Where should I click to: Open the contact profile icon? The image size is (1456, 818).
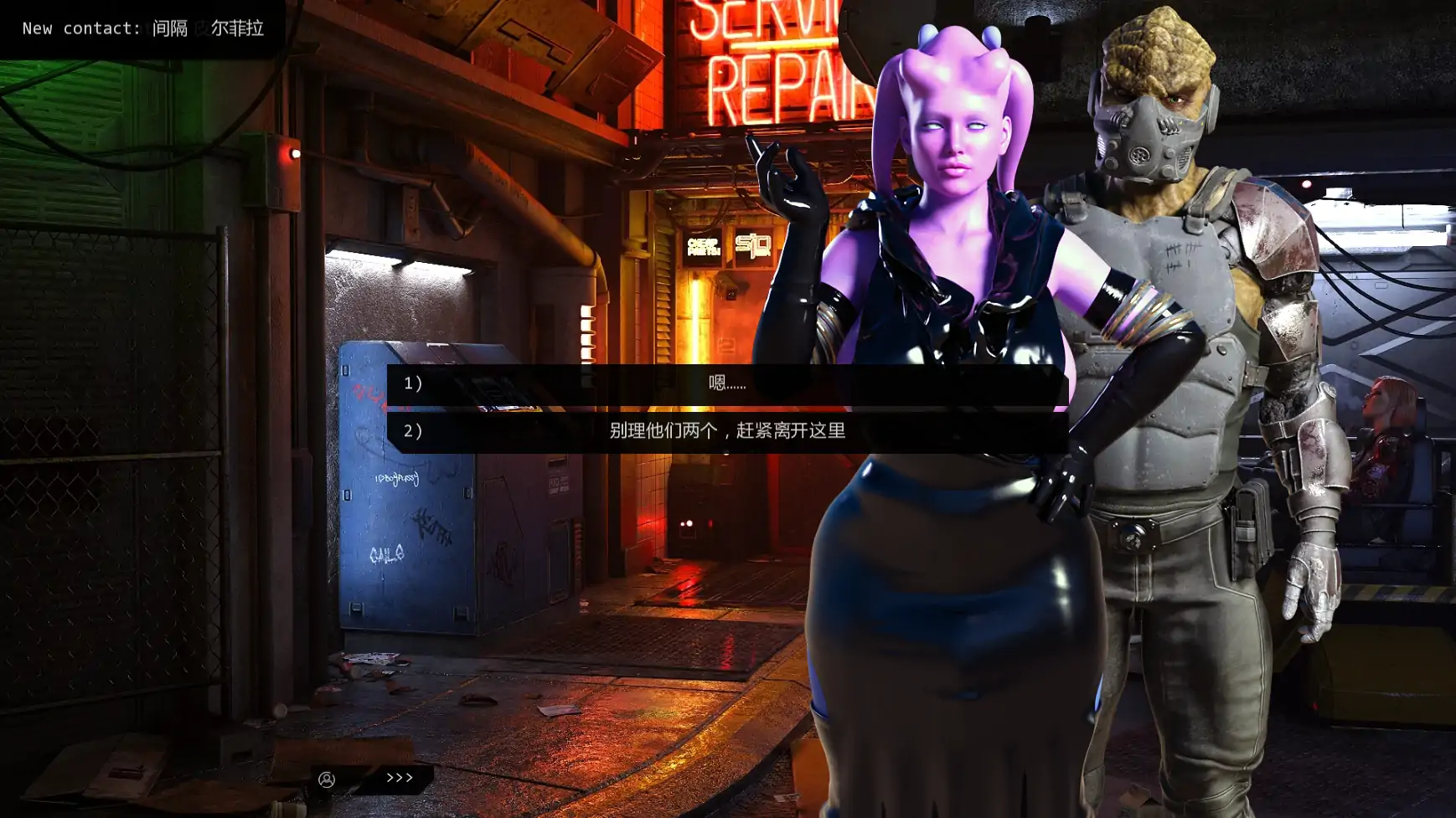tap(327, 779)
